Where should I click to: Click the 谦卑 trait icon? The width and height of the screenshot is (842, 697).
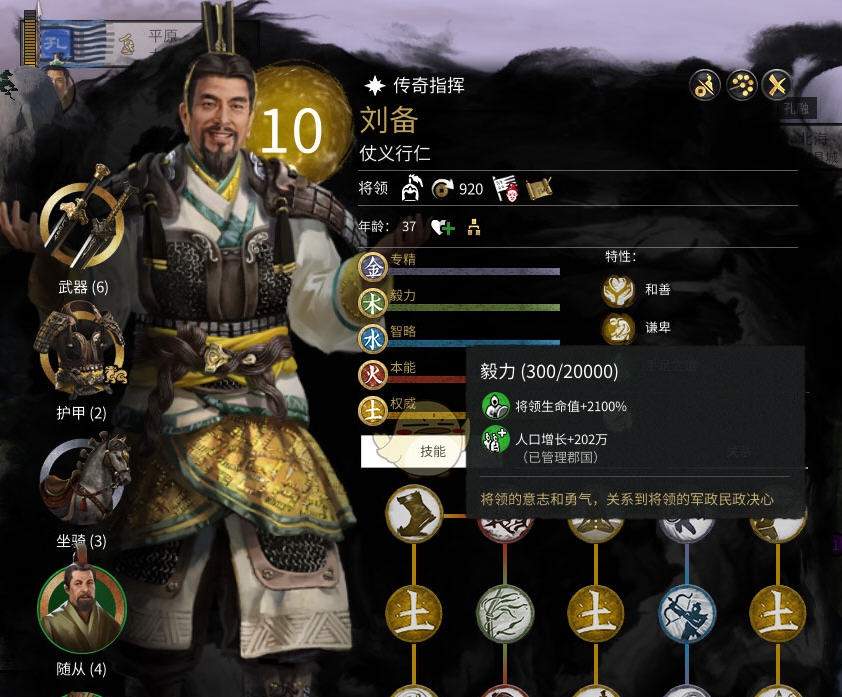[619, 328]
